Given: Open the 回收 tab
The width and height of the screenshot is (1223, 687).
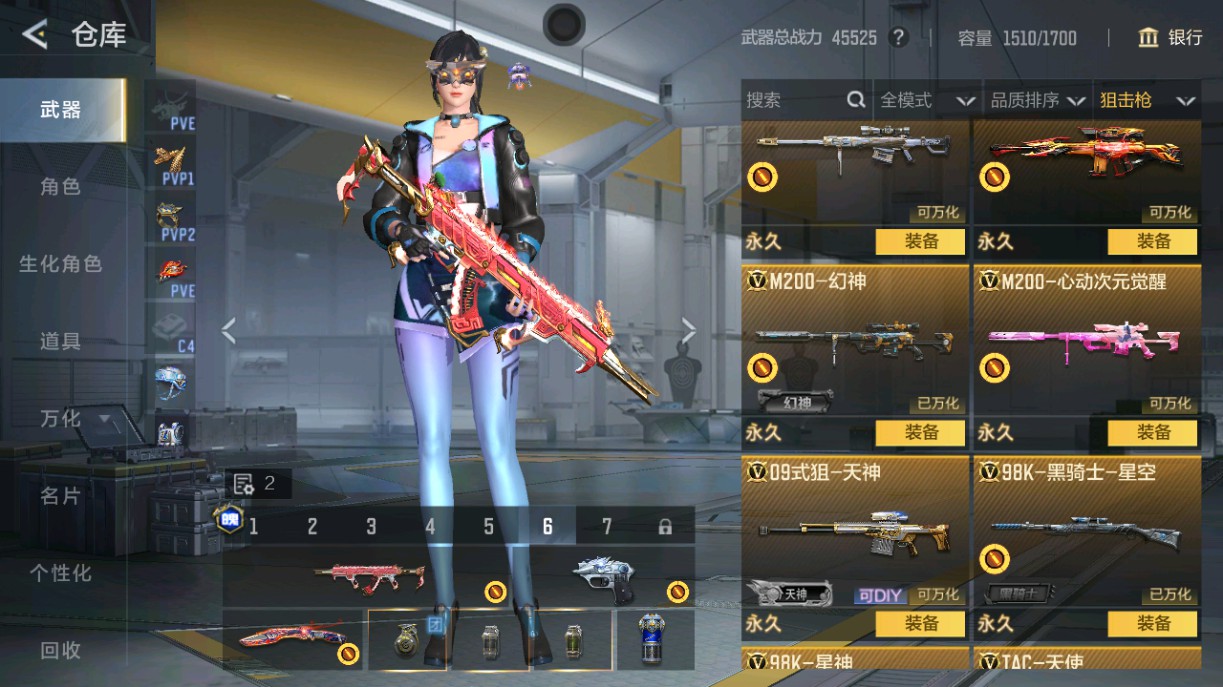Looking at the screenshot, I should (x=61, y=650).
